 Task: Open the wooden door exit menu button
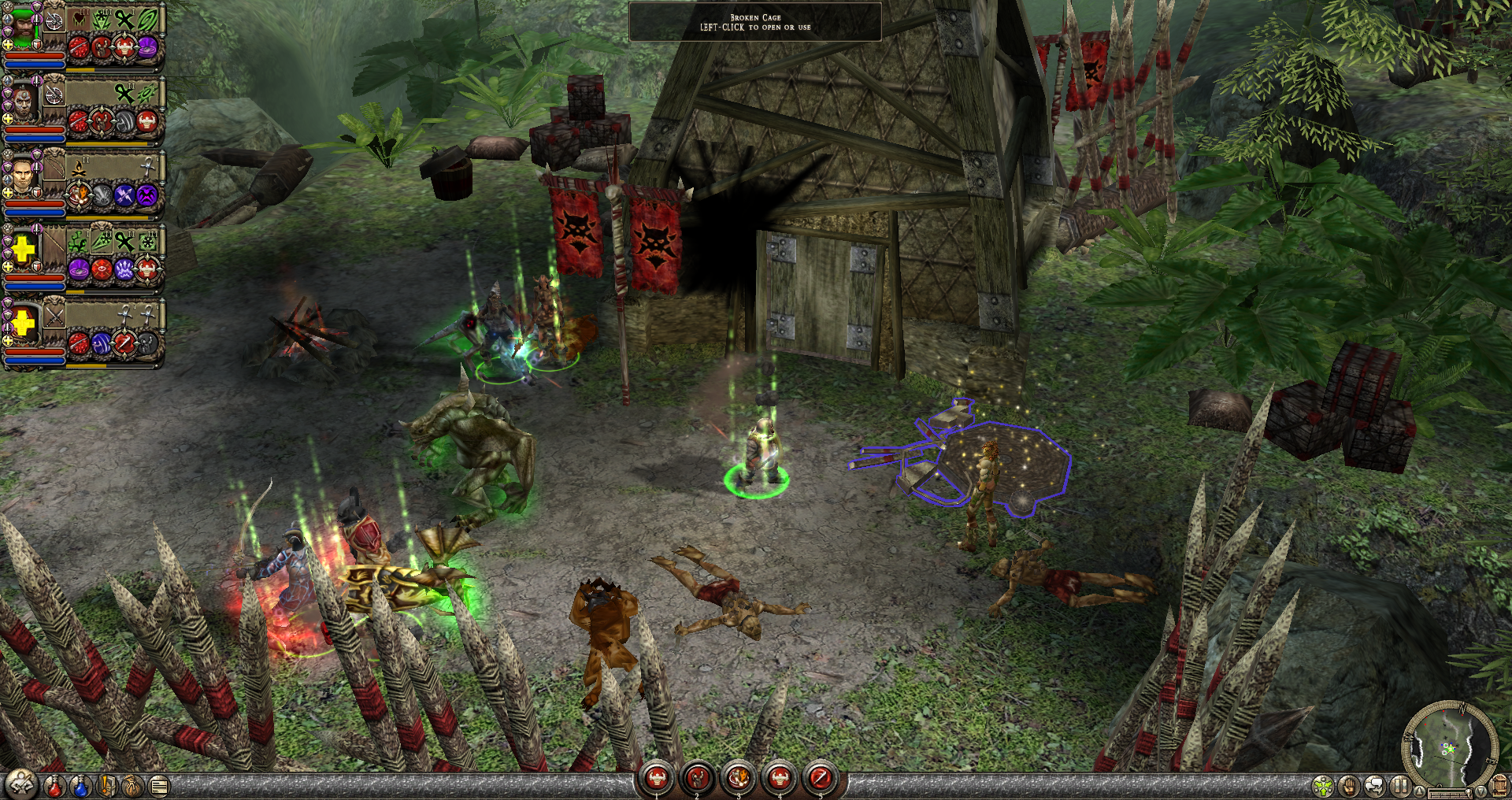click(1499, 786)
